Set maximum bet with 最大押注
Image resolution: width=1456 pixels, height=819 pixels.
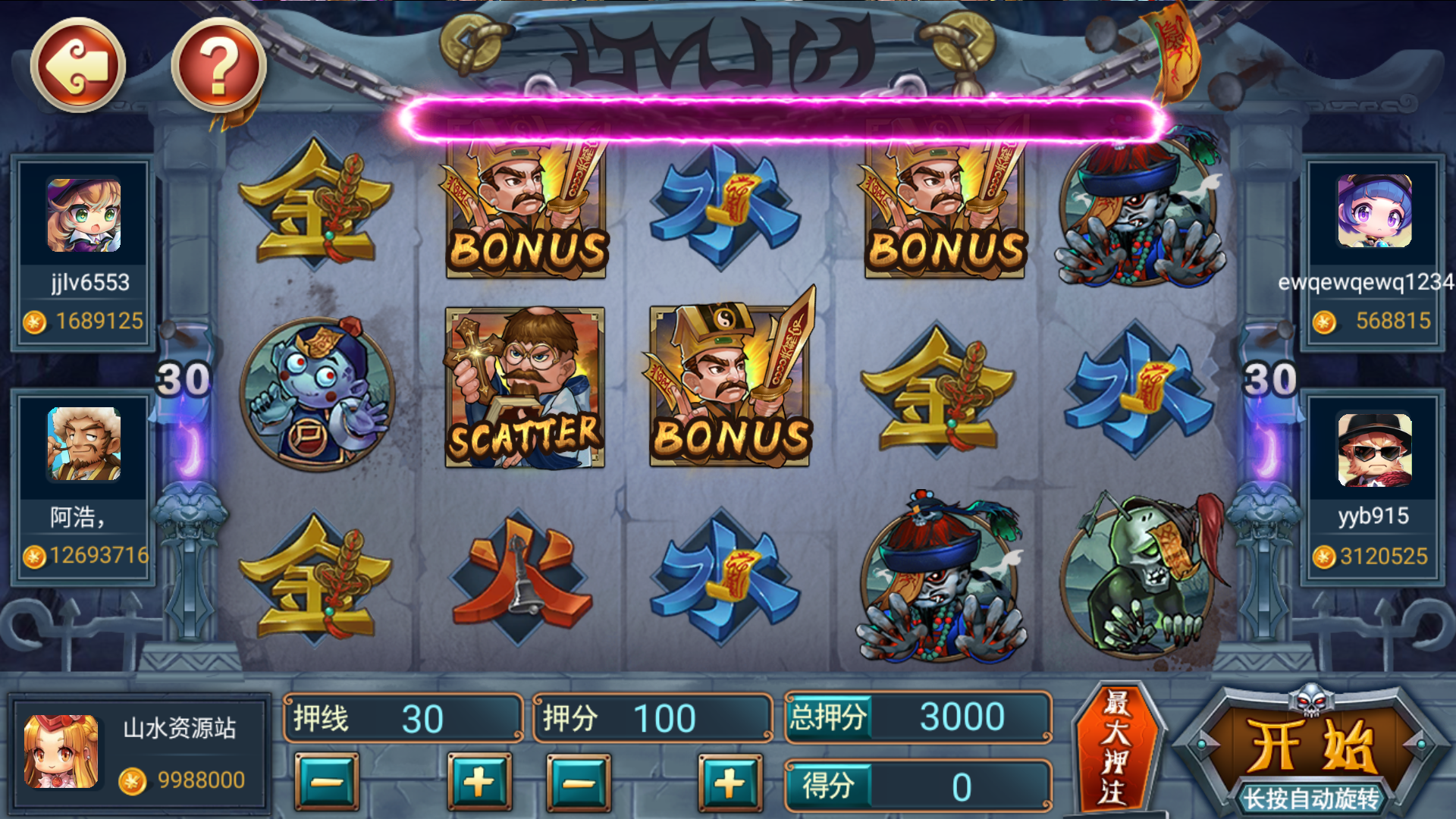[1115, 748]
